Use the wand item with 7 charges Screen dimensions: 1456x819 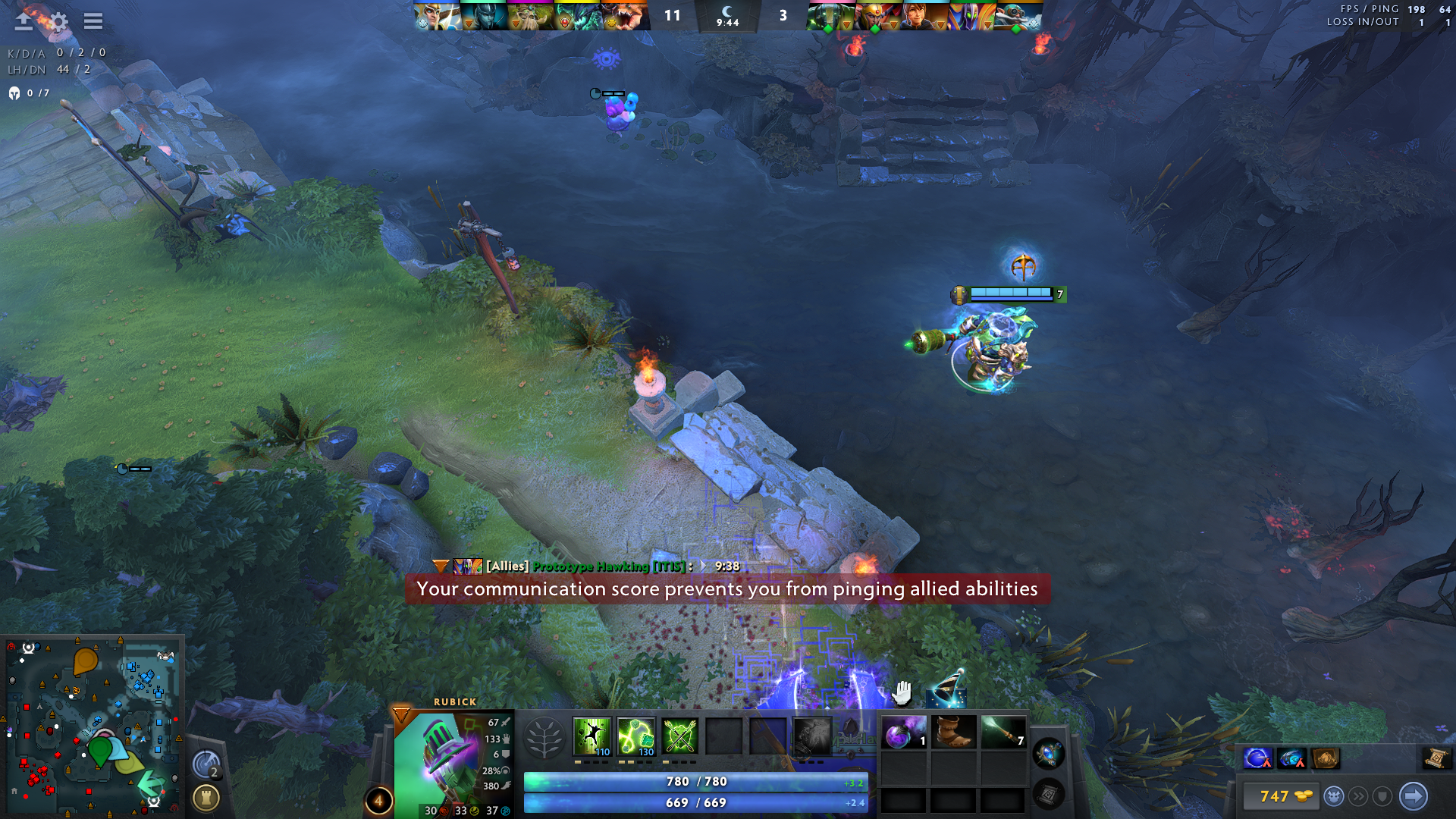pyautogui.click(x=1003, y=733)
